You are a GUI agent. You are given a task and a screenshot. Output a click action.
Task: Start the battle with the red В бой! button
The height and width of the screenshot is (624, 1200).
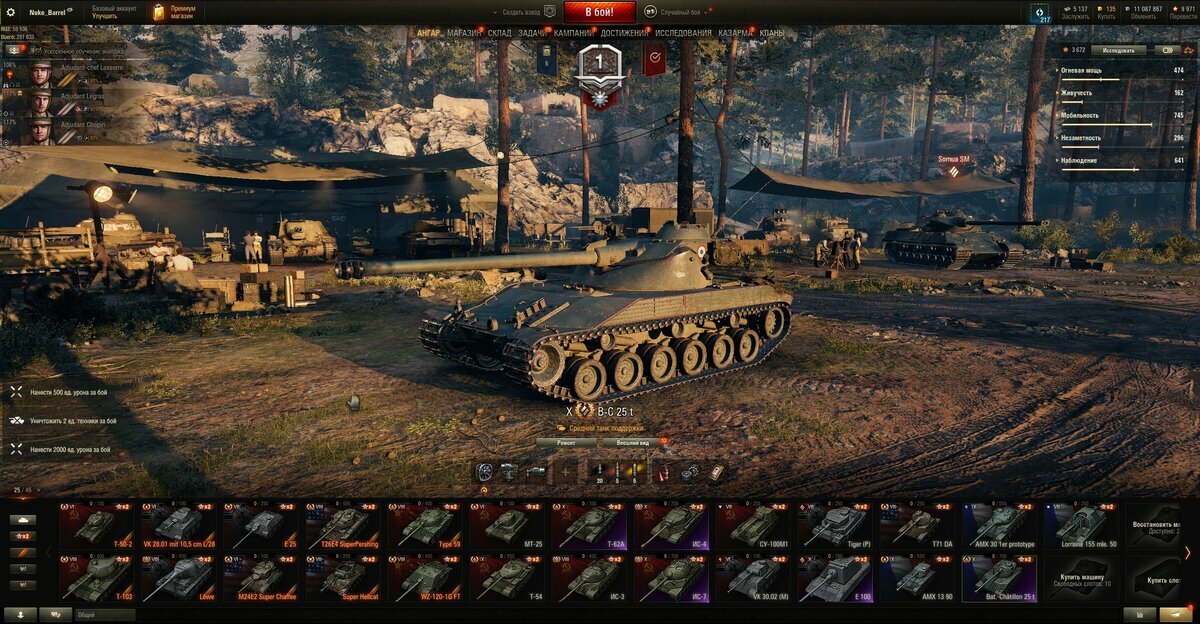(599, 12)
